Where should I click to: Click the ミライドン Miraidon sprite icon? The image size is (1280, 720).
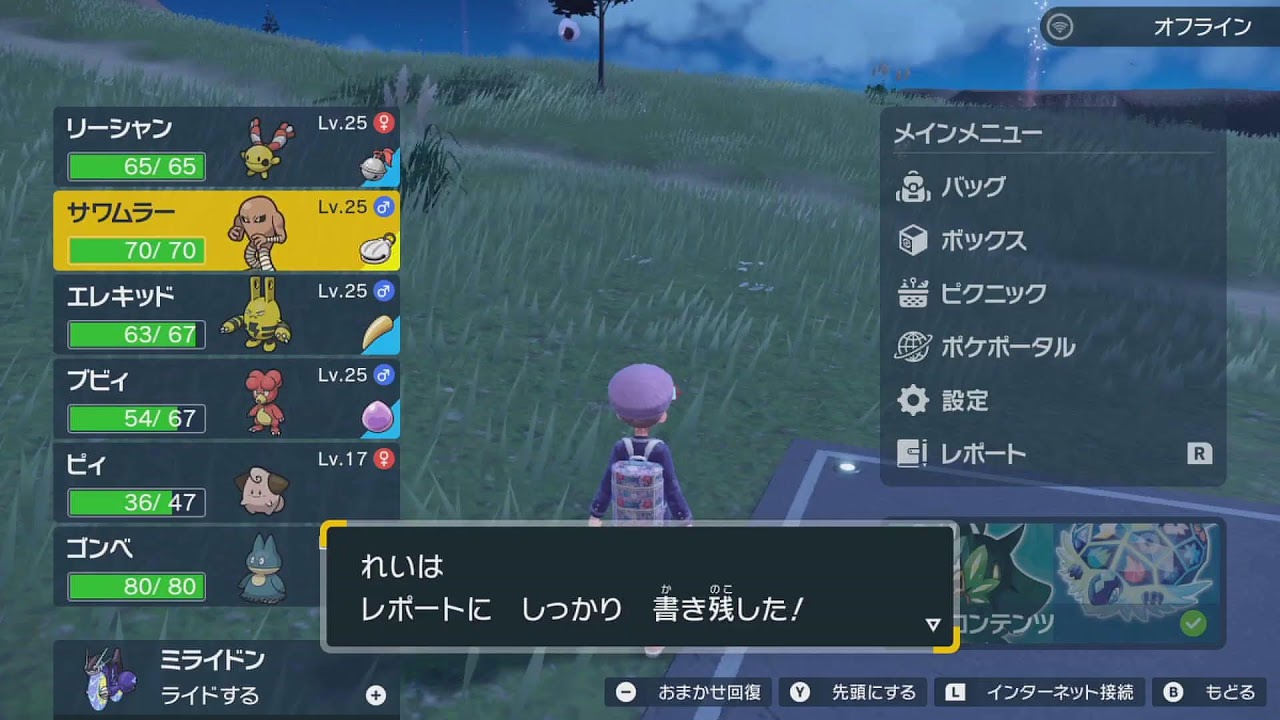pyautogui.click(x=110, y=671)
